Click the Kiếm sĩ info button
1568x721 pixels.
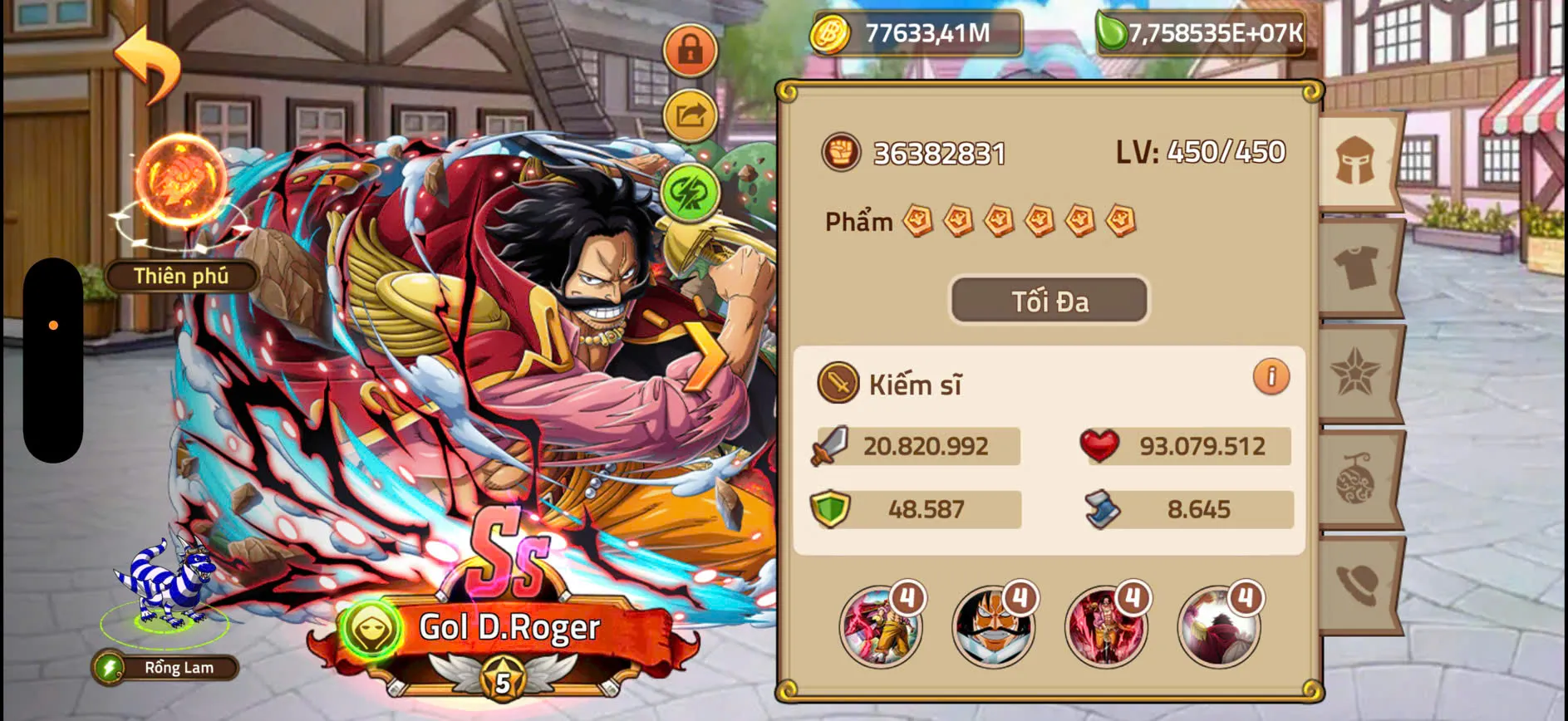point(1270,378)
